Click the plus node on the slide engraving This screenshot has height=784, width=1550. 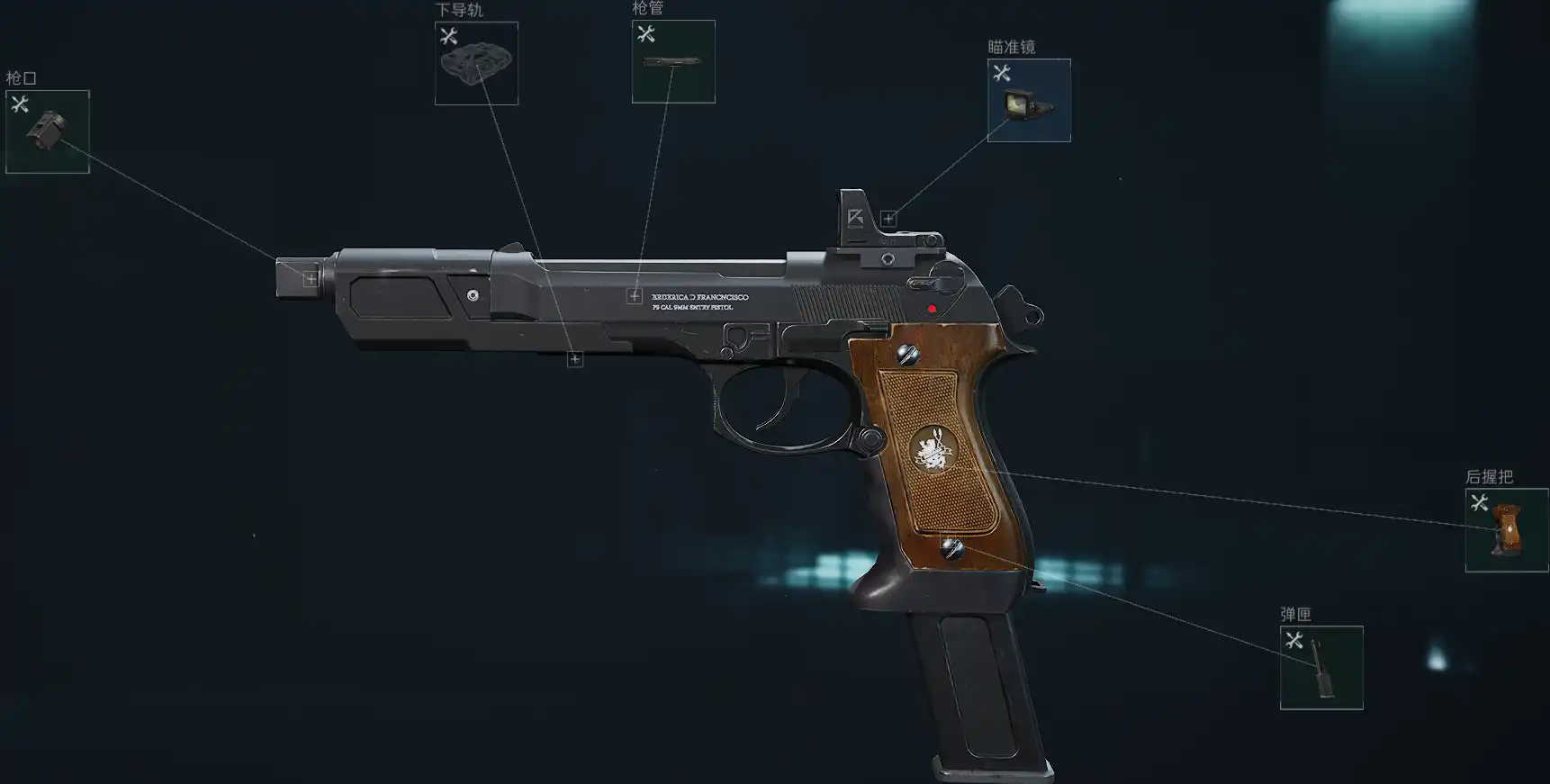[635, 296]
